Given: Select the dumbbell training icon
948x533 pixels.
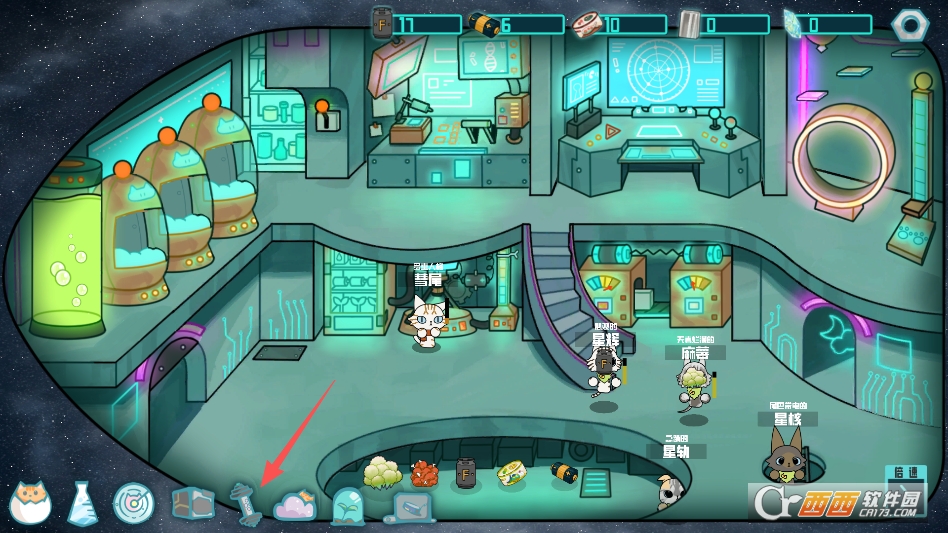Looking at the screenshot, I should coord(244,501).
